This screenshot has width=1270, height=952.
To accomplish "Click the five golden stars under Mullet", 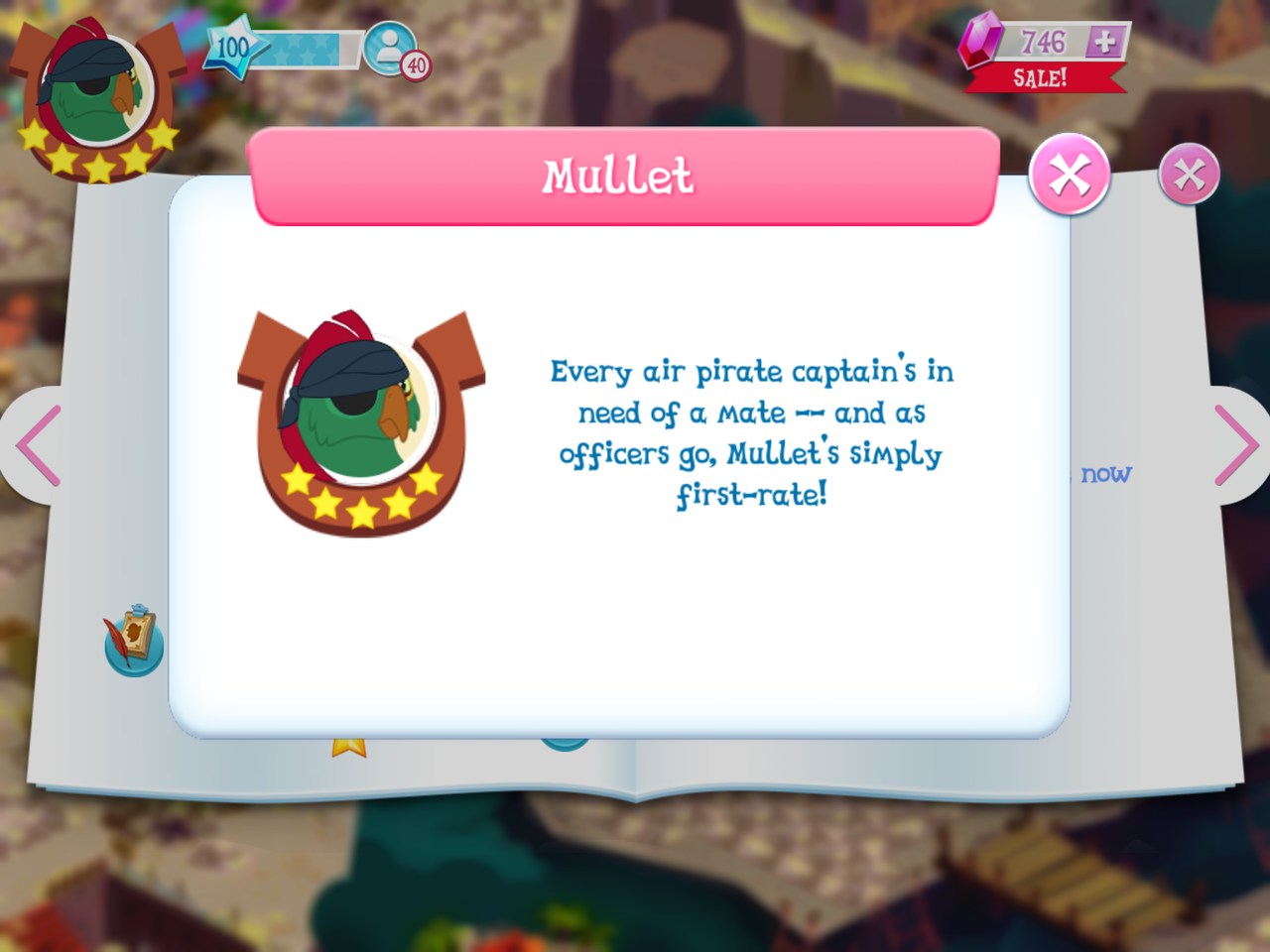I will pos(362,496).
